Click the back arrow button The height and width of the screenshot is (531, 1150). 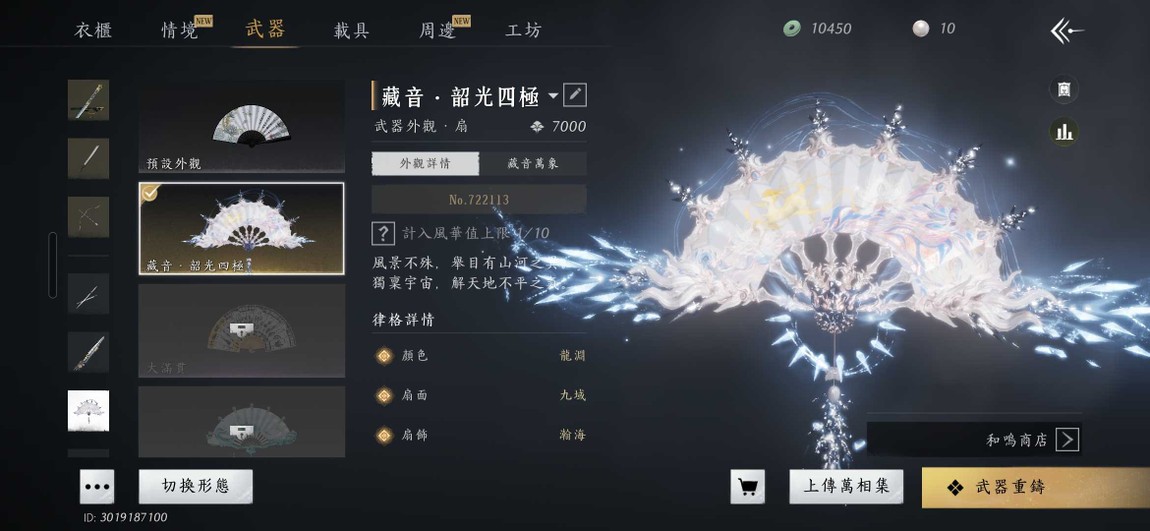(1066, 30)
